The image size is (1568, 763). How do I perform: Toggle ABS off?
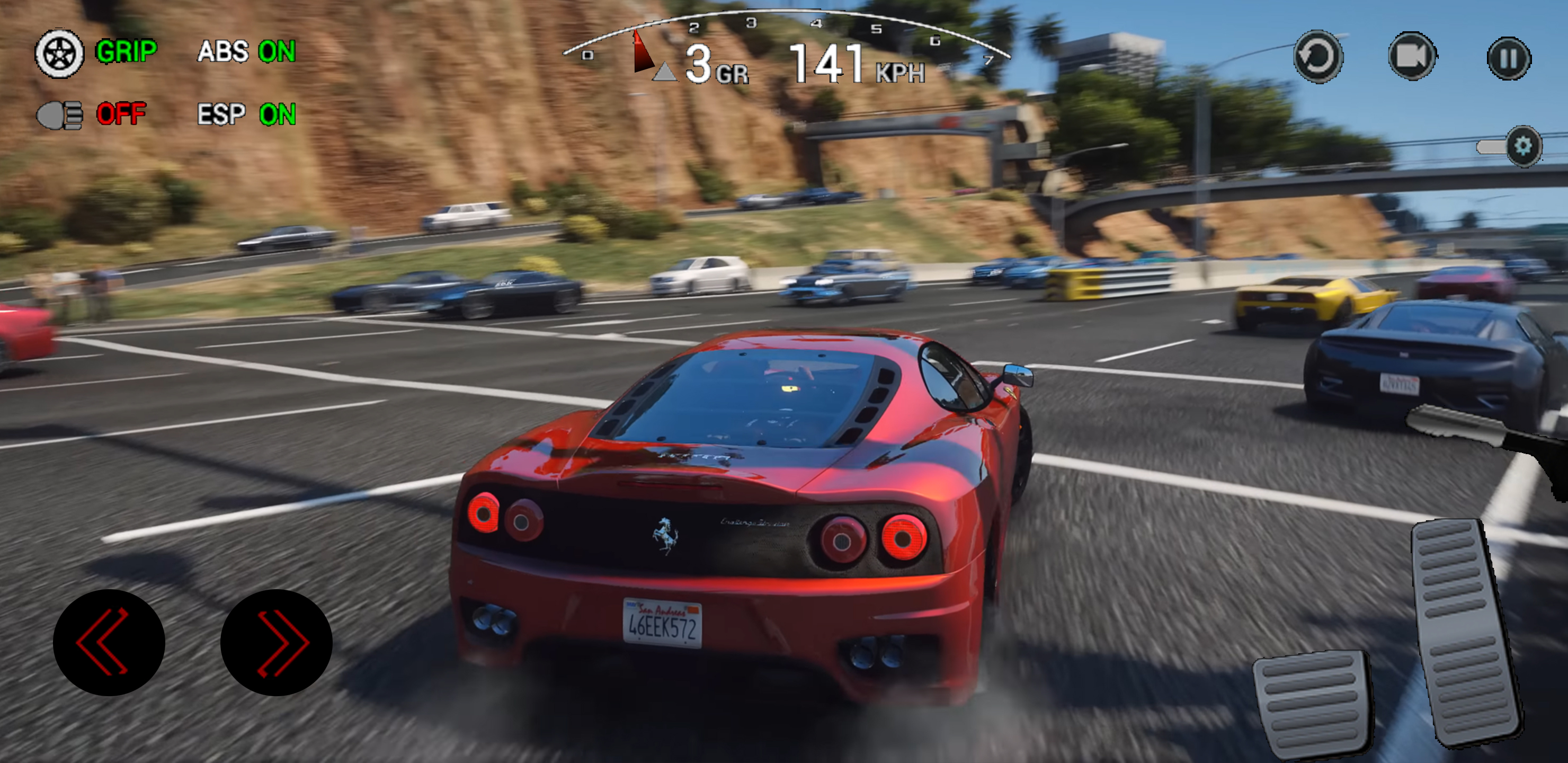click(x=246, y=52)
